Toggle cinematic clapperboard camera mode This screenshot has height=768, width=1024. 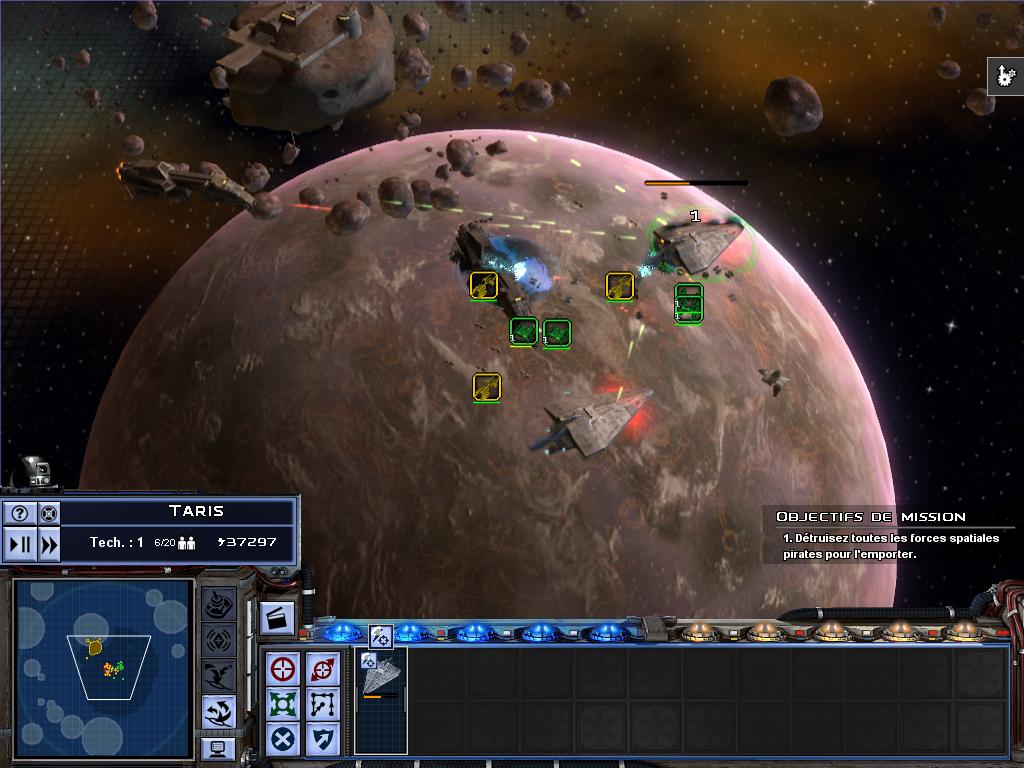[x=277, y=618]
